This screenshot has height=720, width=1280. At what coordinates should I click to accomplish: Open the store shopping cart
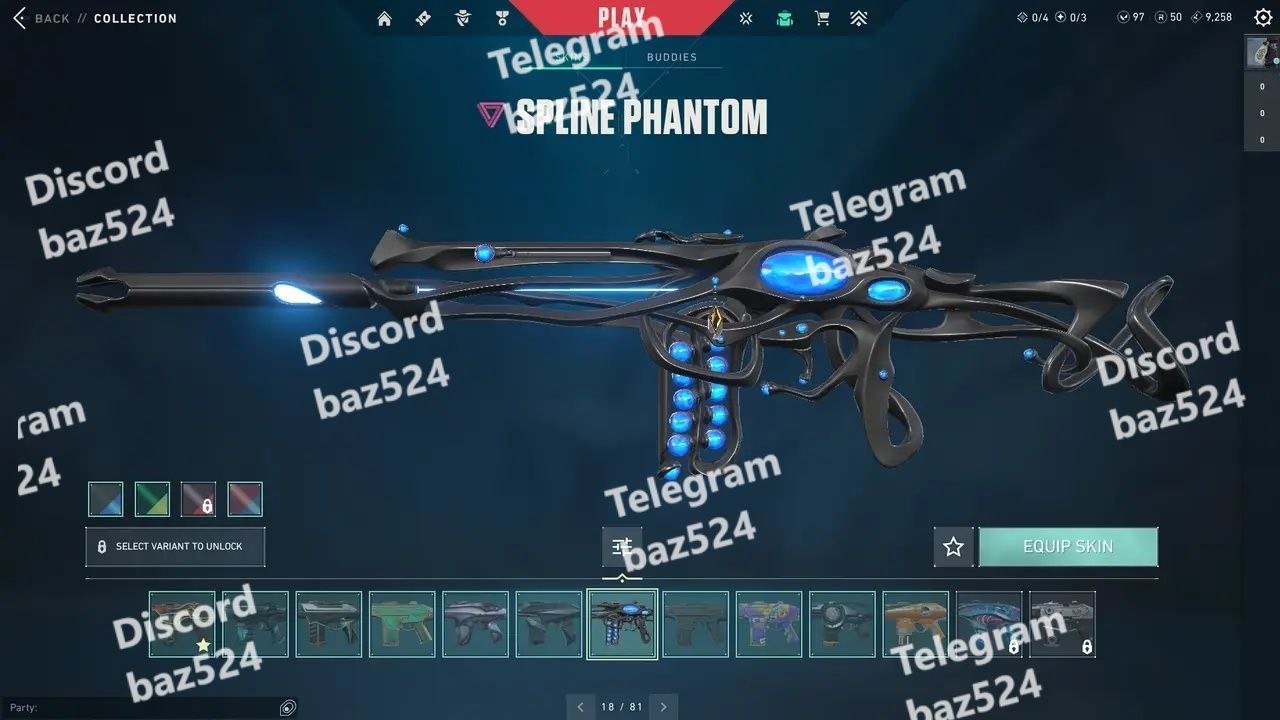pyautogui.click(x=822, y=18)
